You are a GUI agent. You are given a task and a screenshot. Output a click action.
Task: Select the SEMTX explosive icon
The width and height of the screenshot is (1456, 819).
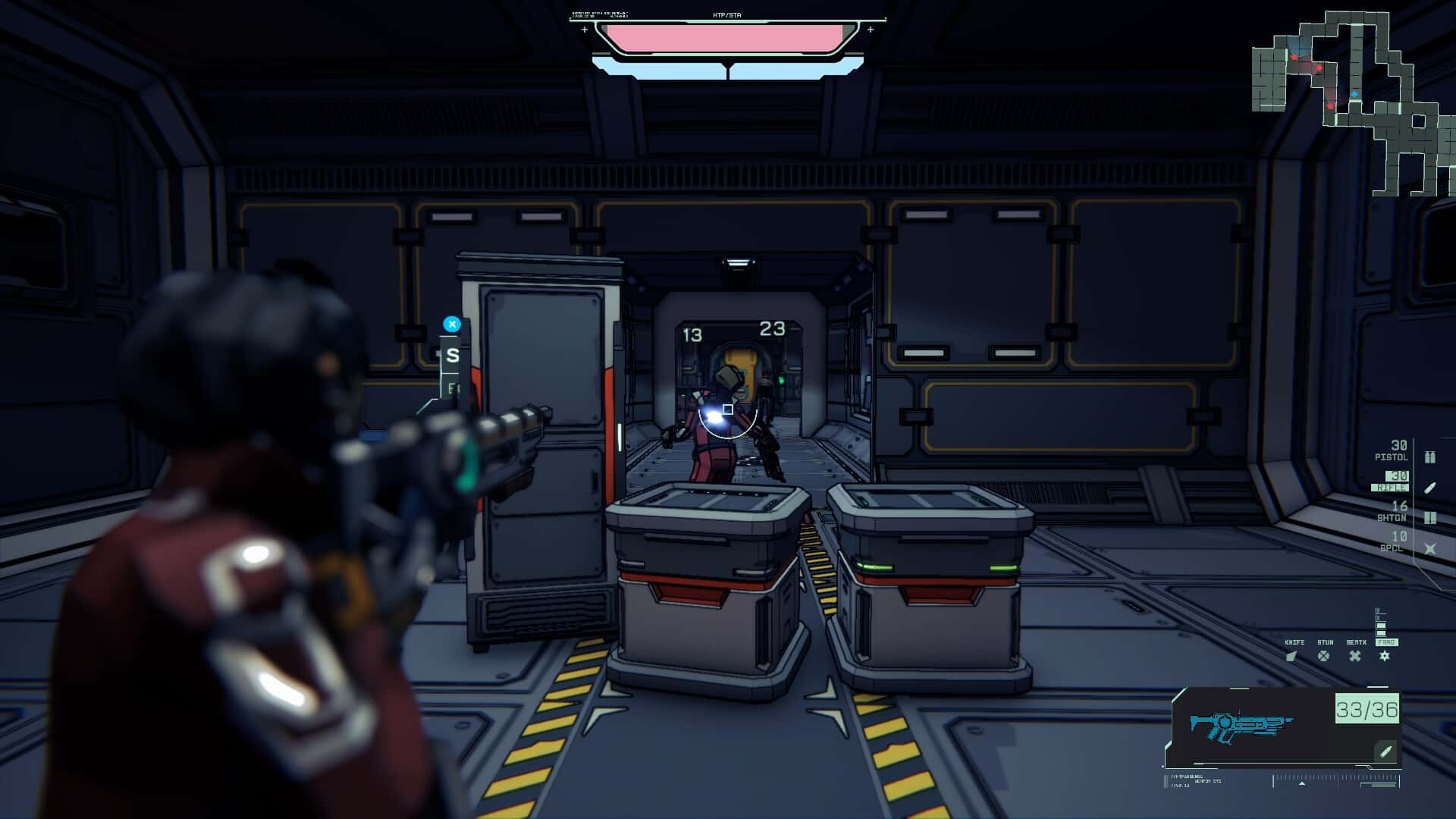1355,656
